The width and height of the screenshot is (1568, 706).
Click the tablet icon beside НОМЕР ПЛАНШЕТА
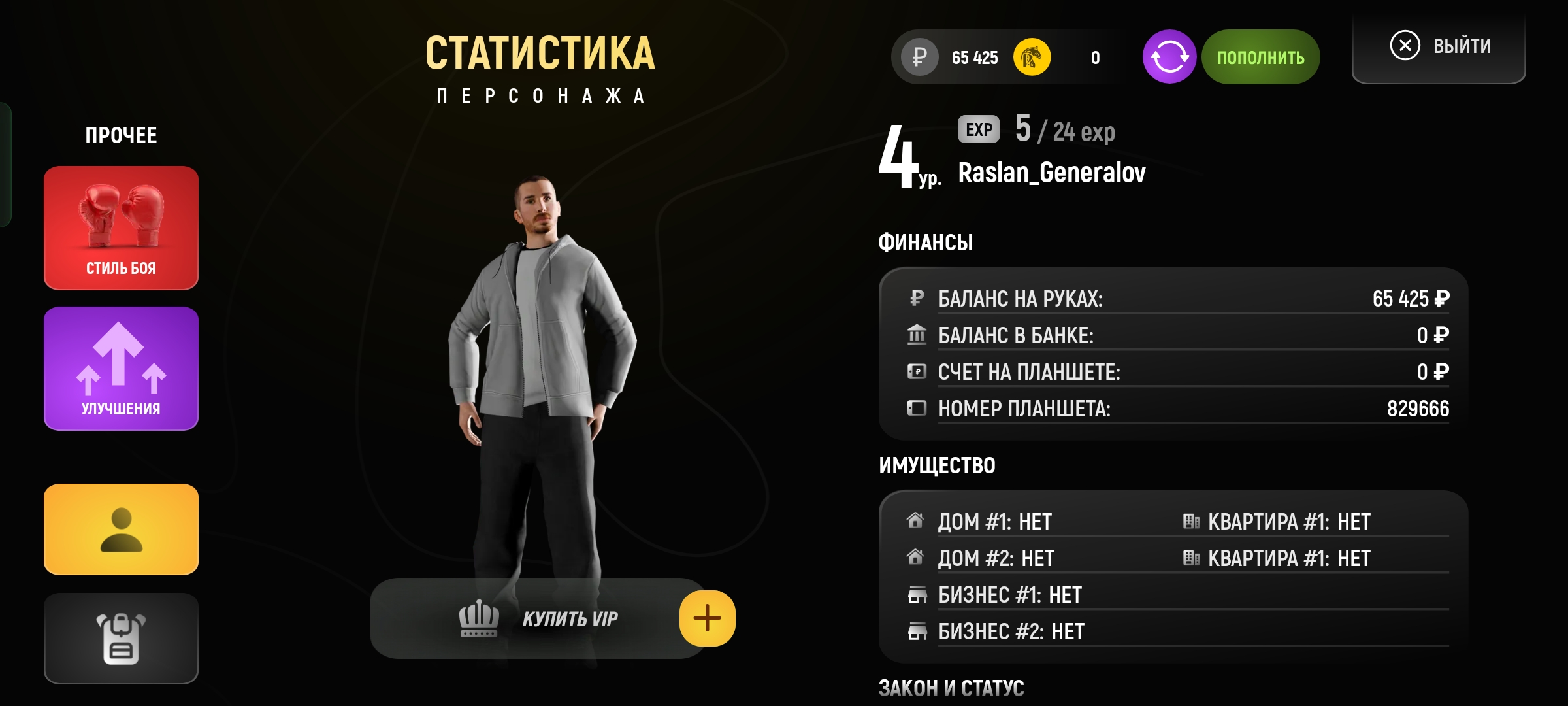point(919,409)
